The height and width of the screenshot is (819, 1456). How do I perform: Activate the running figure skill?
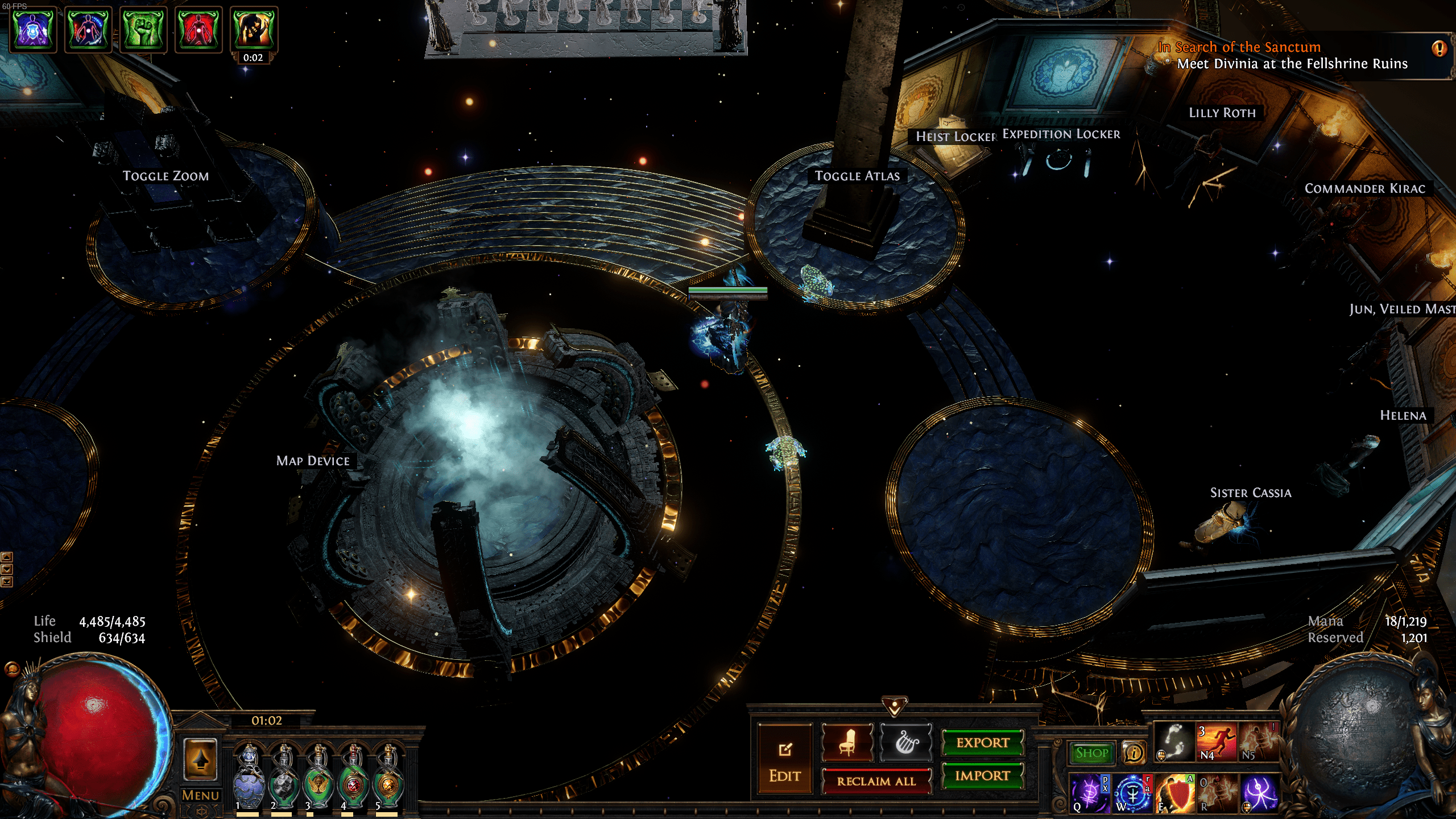[1217, 743]
